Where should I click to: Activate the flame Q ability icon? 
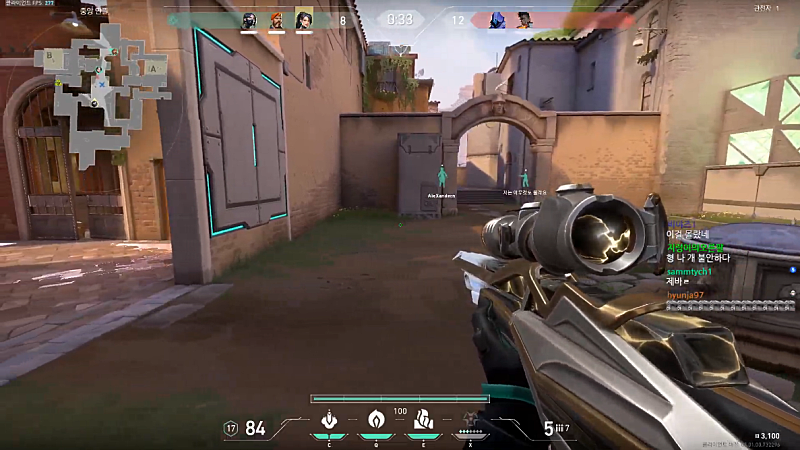pyautogui.click(x=376, y=420)
